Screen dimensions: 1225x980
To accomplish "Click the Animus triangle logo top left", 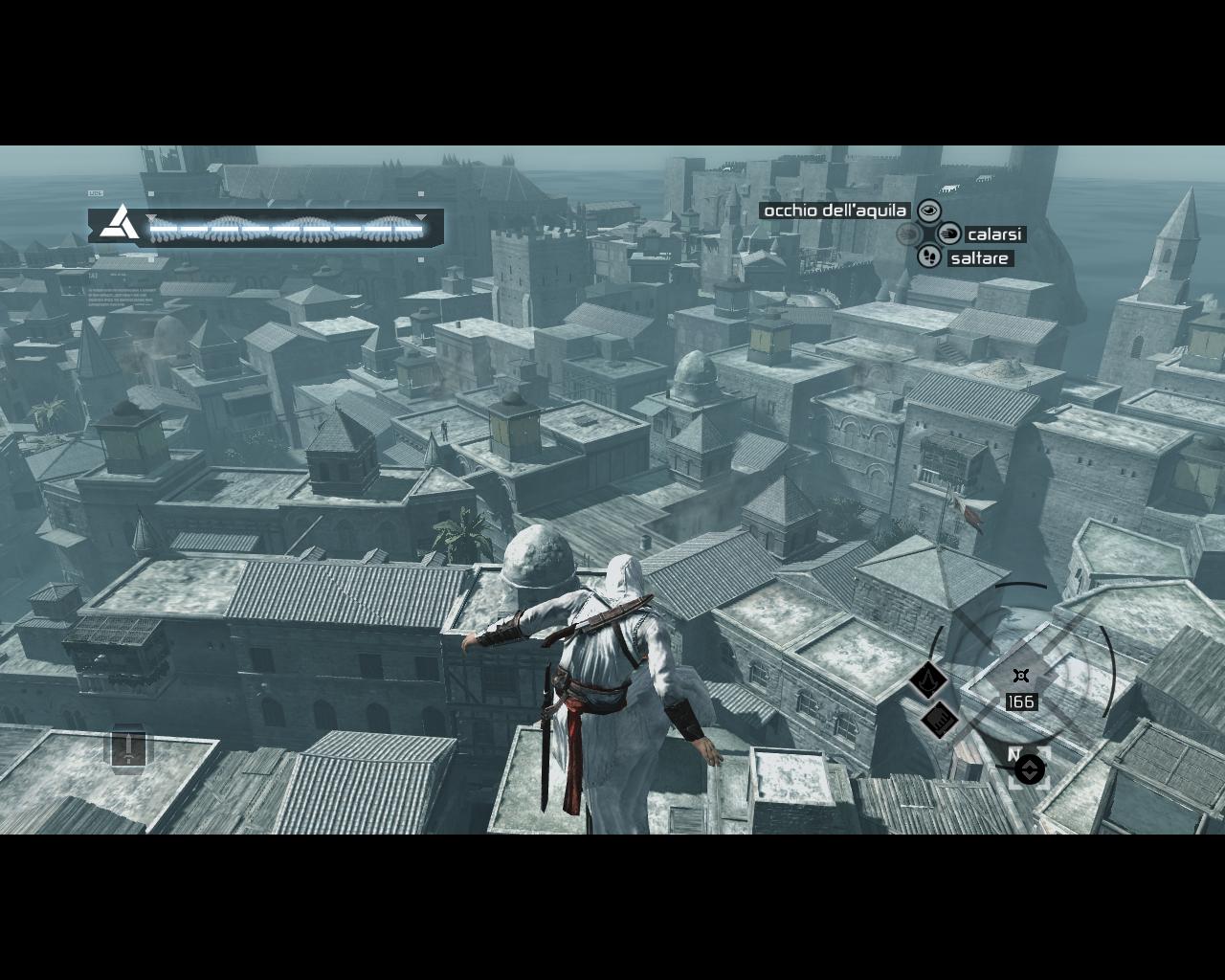I will [122, 222].
